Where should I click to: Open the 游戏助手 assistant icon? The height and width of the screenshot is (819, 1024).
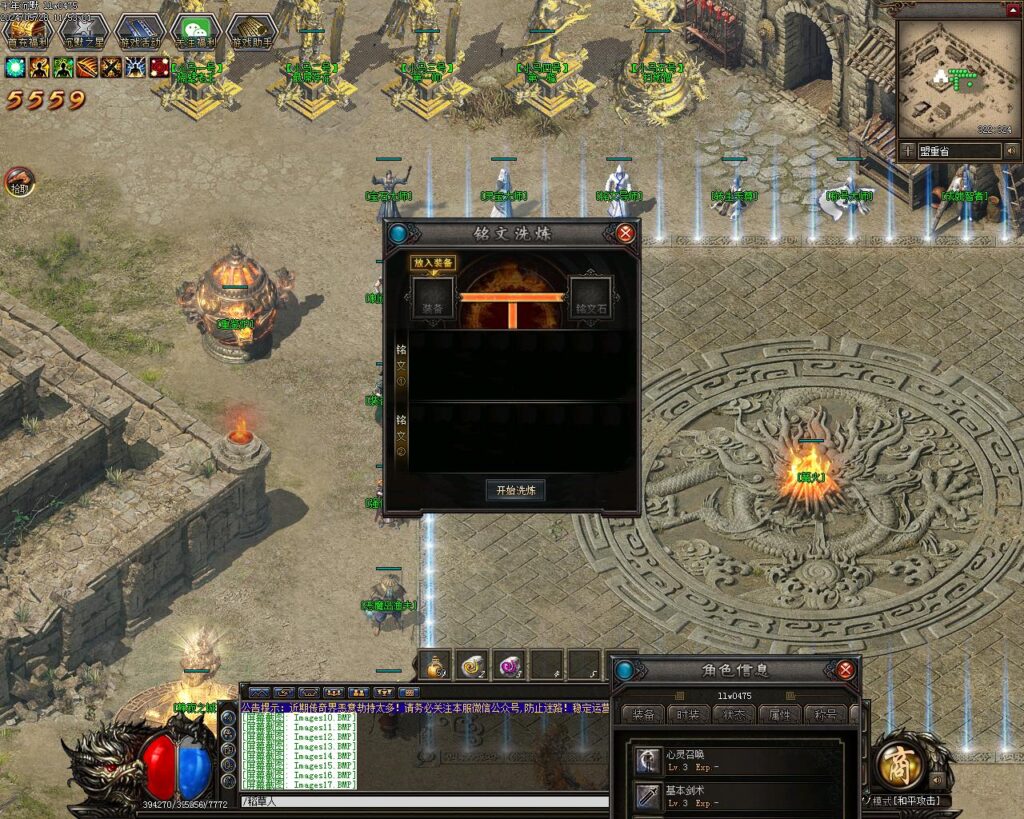click(x=250, y=33)
